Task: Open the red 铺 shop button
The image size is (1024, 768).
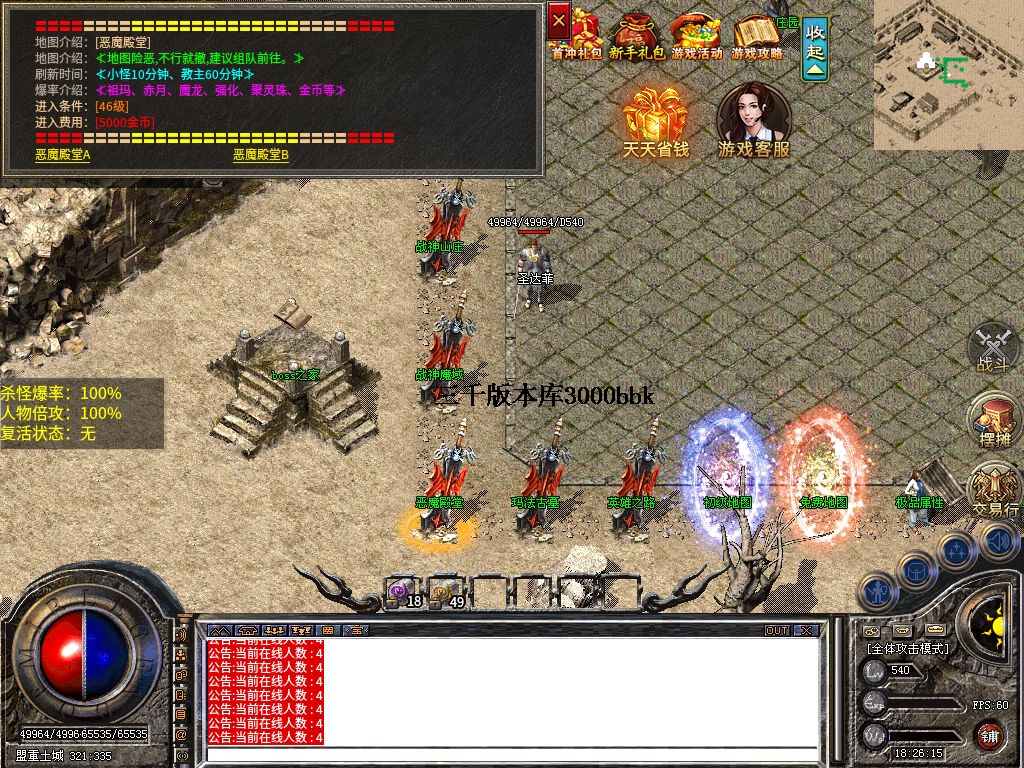Action: tap(989, 735)
